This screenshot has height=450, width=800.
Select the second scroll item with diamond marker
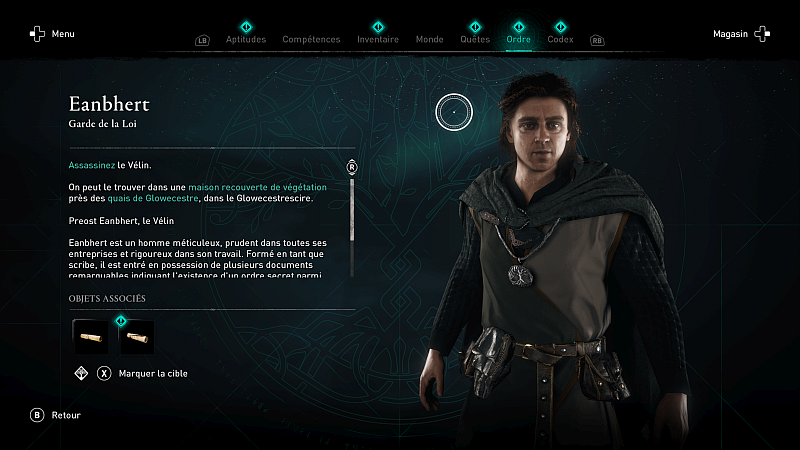click(136, 337)
